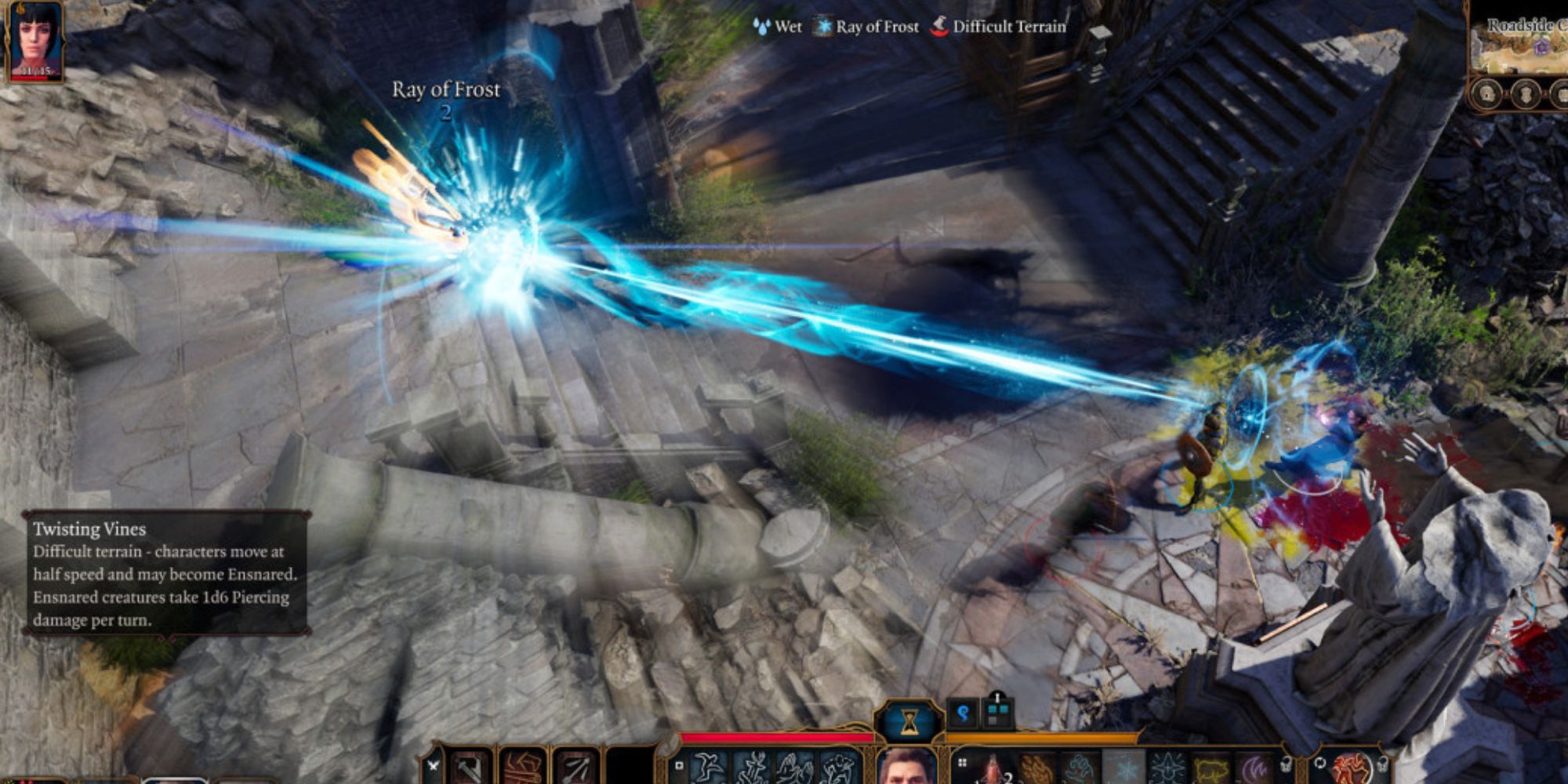Select the Ray of Frost snowflake icon
This screenshot has height=784, width=1568.
coord(1126,768)
